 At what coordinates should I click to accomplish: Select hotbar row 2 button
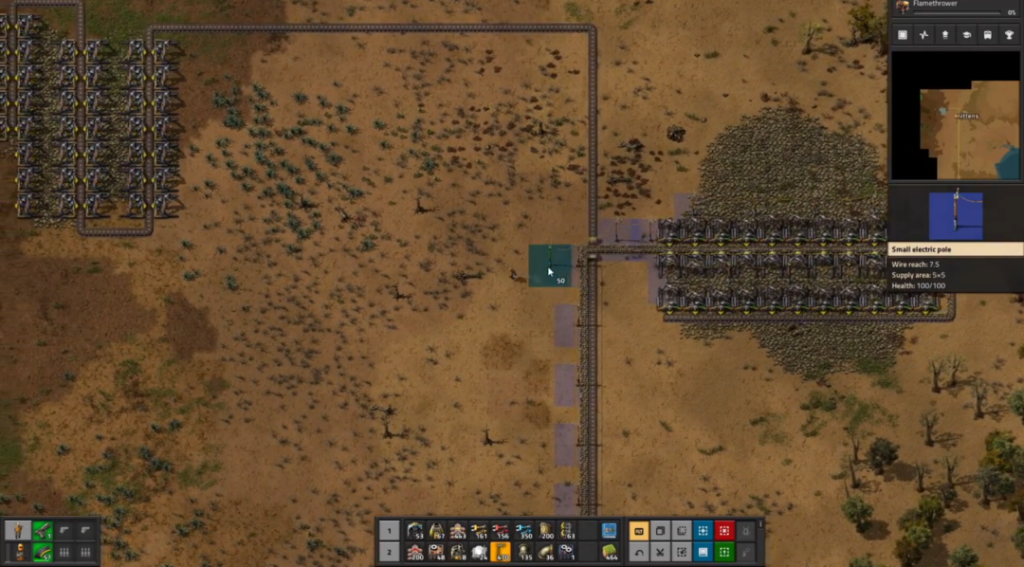(x=390, y=551)
